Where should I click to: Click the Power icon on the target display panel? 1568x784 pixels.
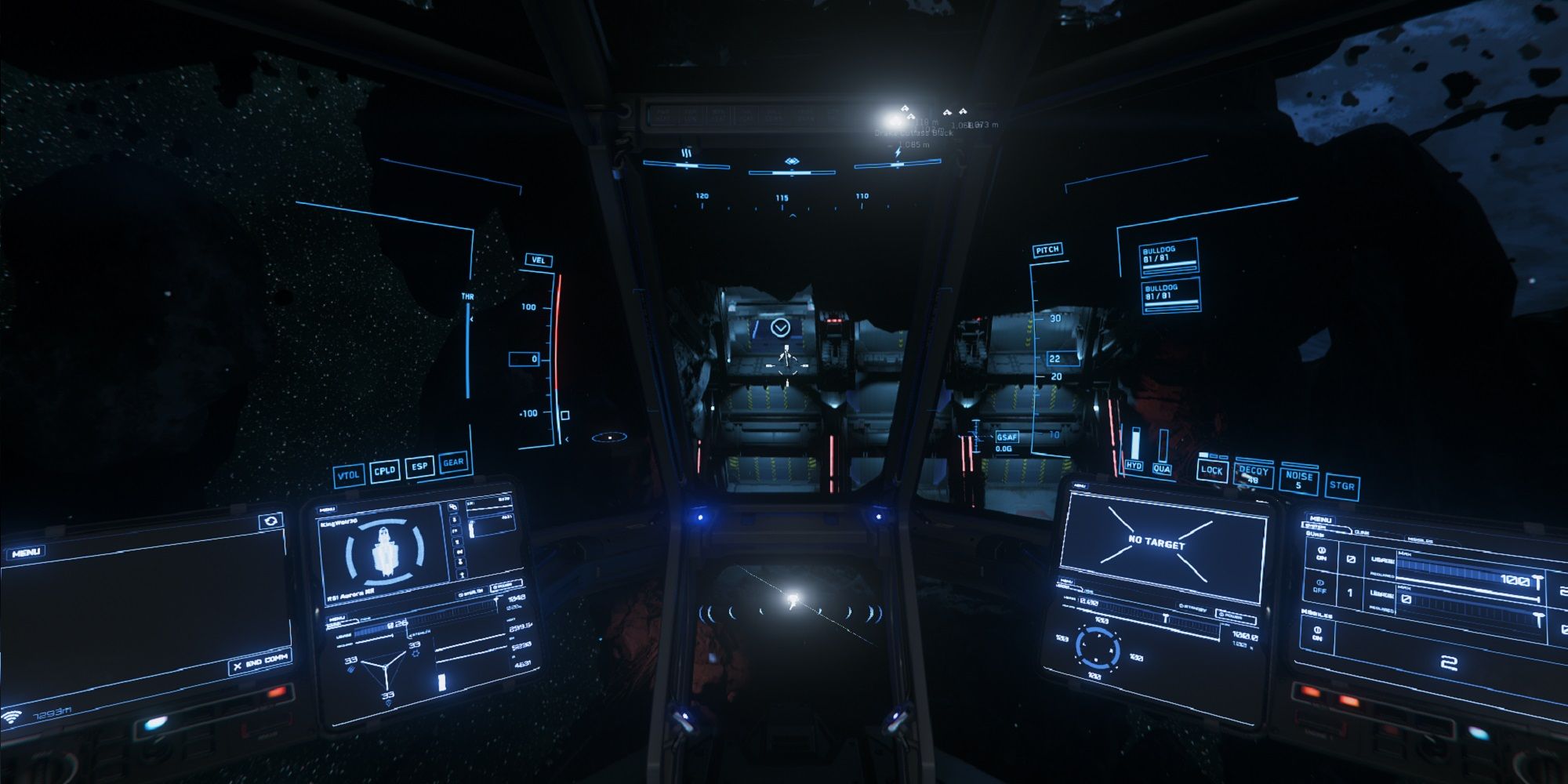[x=1221, y=615]
